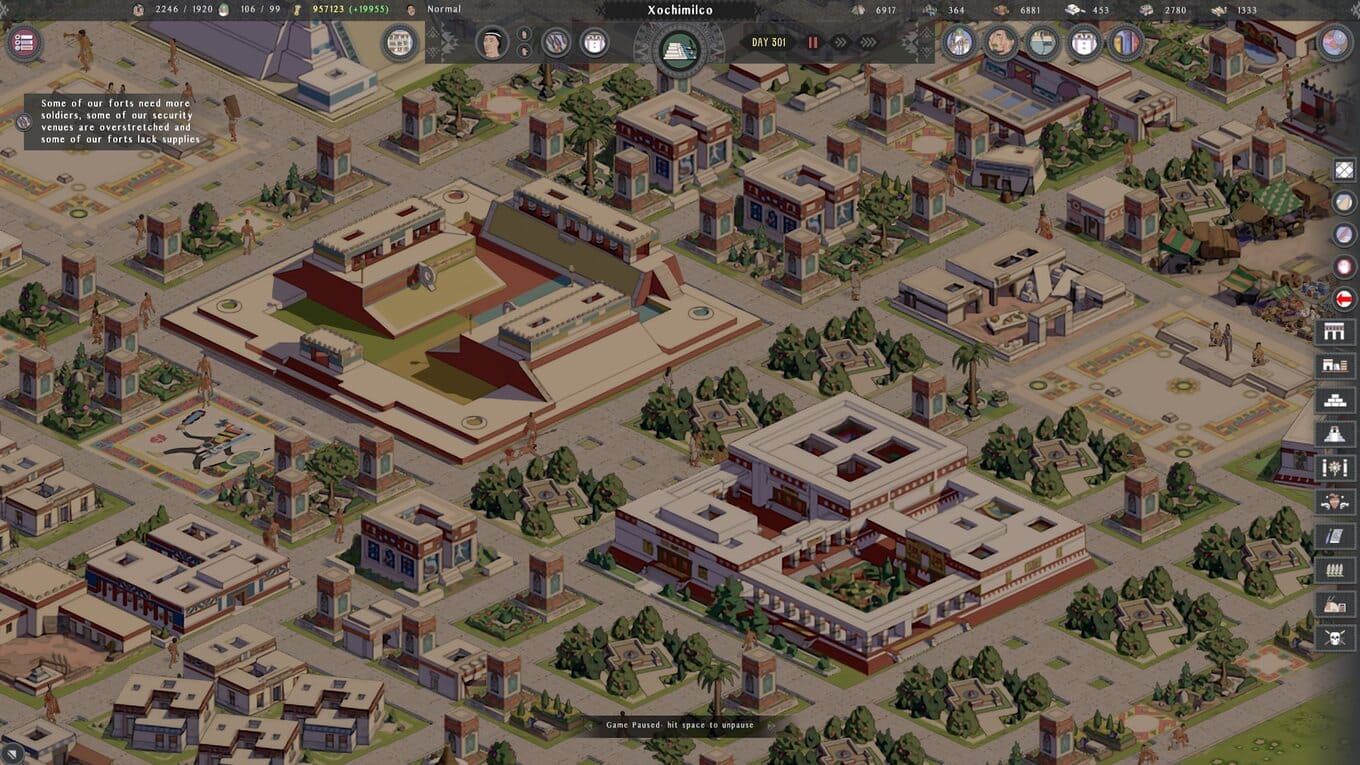
Task: Toggle the diamond grid overlay button
Action: coord(1345,170)
